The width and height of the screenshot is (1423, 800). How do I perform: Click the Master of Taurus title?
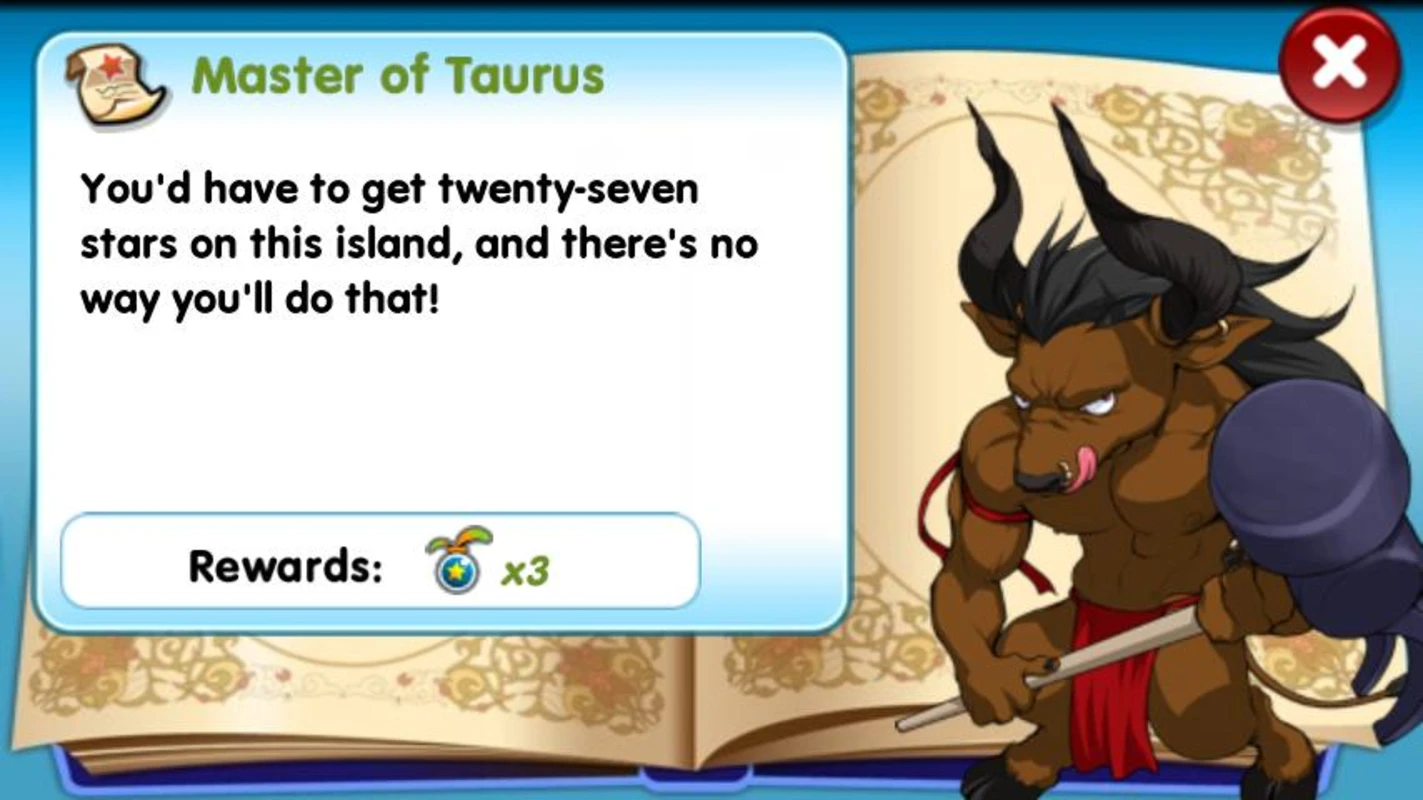pyautogui.click(x=398, y=75)
